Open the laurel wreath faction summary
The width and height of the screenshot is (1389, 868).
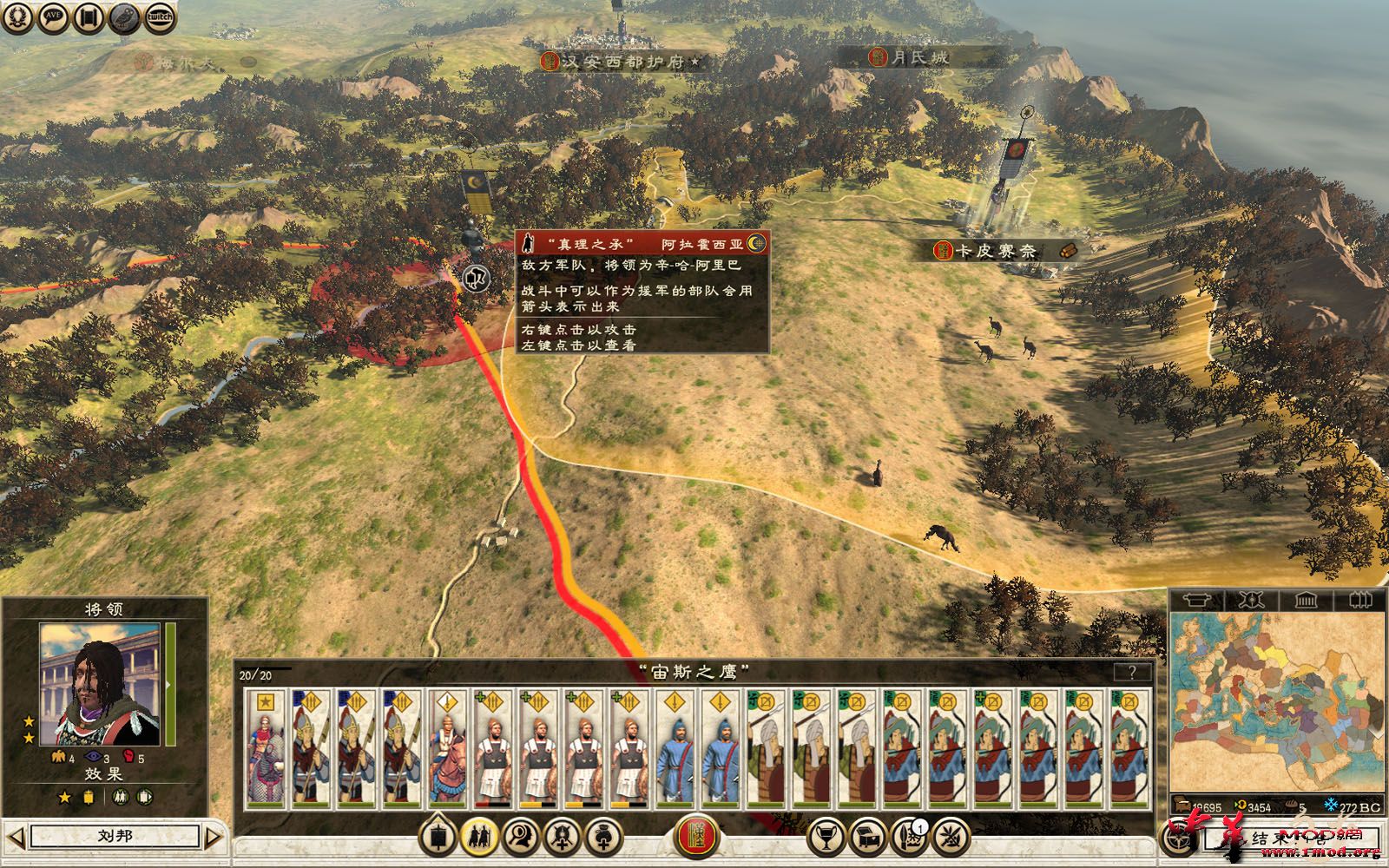(x=17, y=16)
